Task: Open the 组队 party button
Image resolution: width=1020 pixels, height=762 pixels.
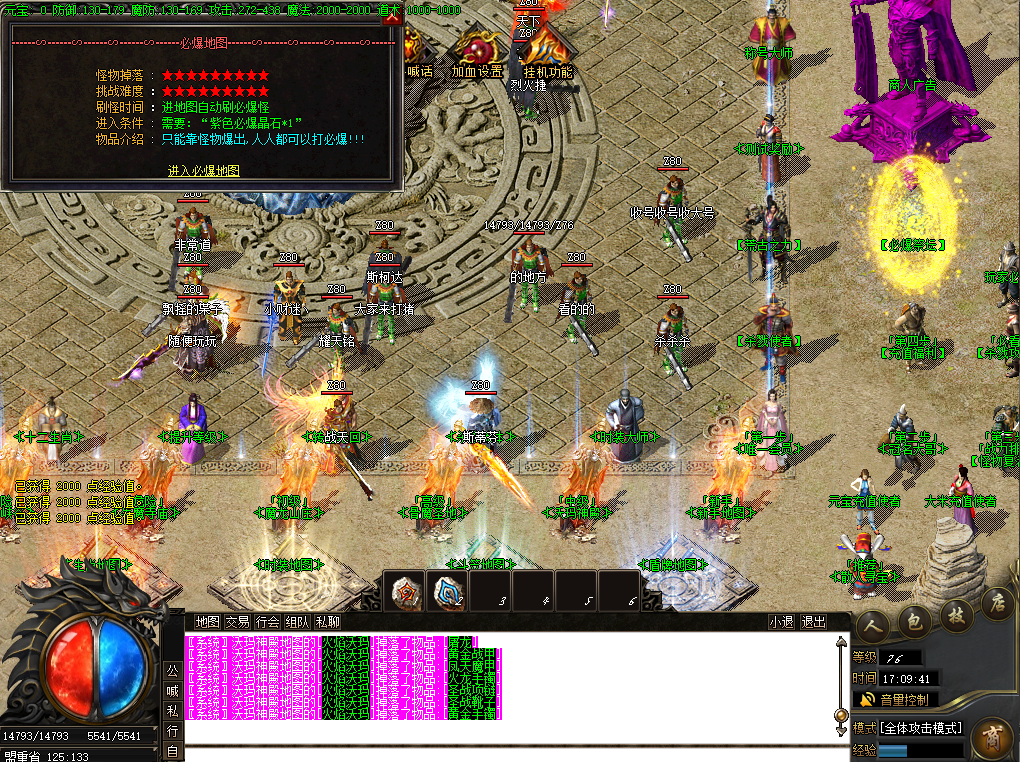Action: (297, 621)
